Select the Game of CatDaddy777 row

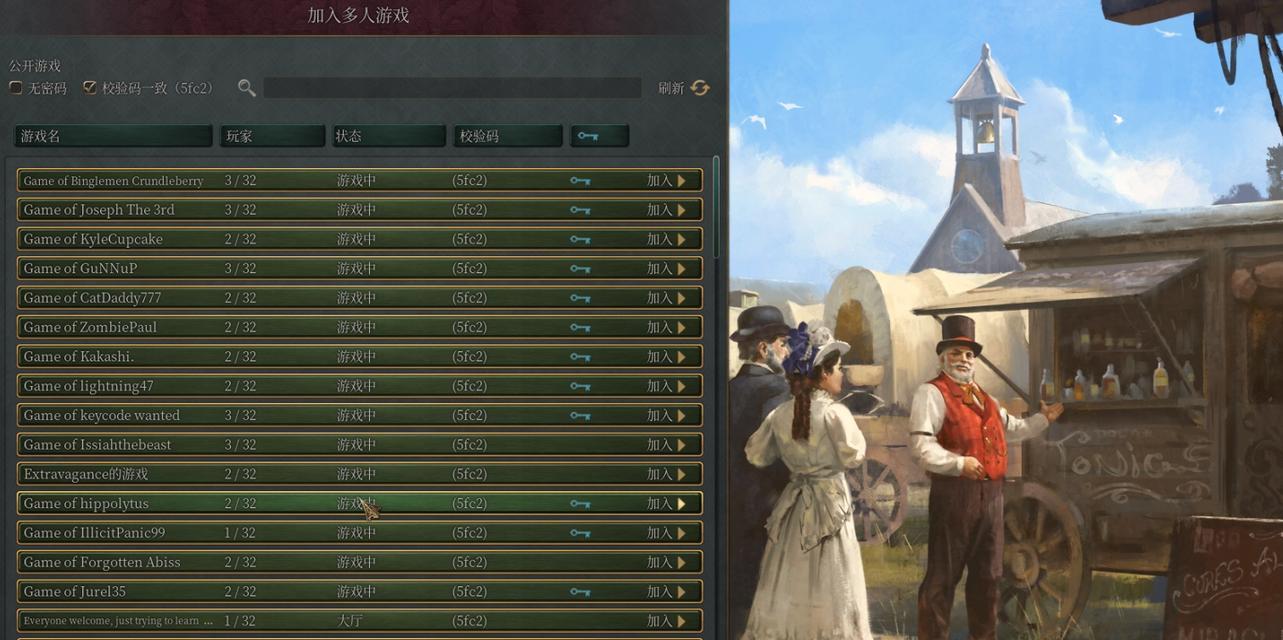tap(300, 298)
